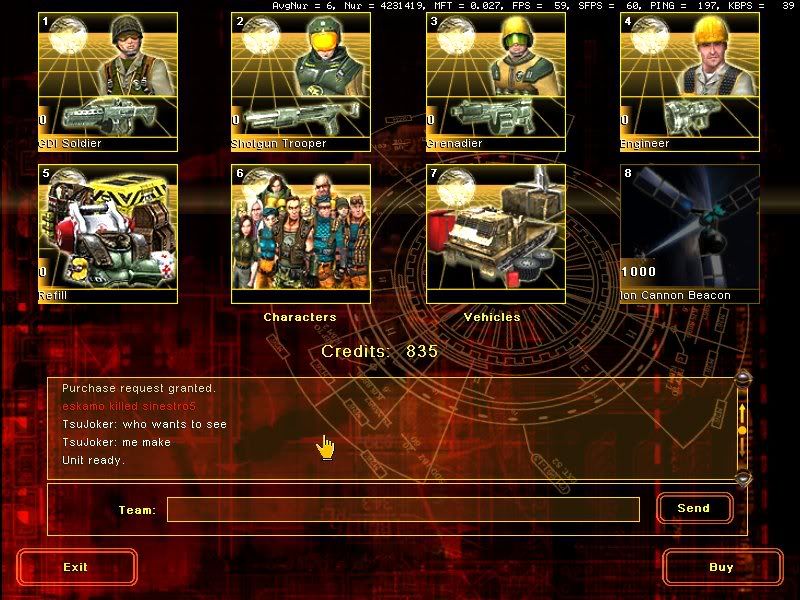Click the chat log scroll-down knob
Viewport: 800px width, 600px height.
[x=742, y=478]
